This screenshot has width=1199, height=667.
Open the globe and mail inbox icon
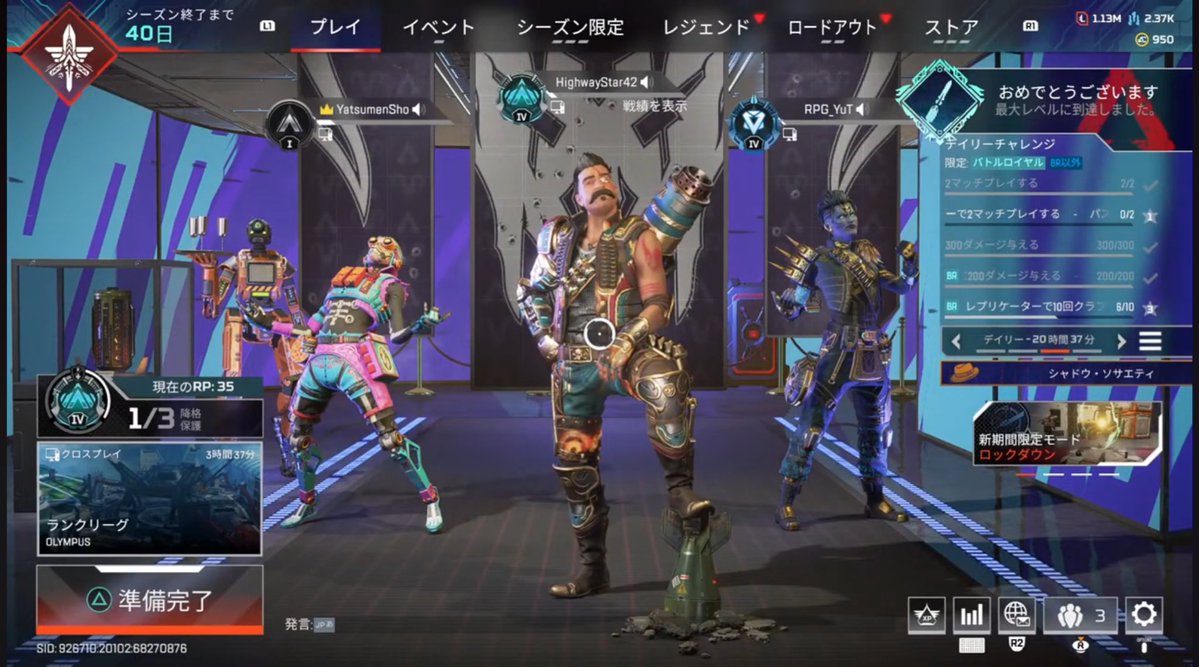coord(1016,614)
